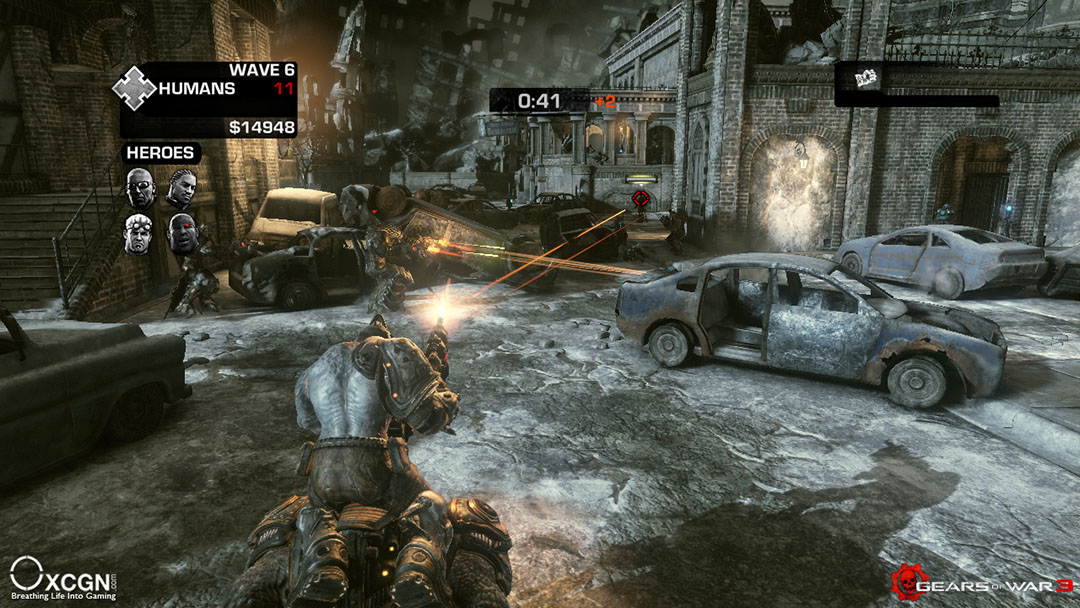Click the red diamond enemy target marker

tap(641, 197)
